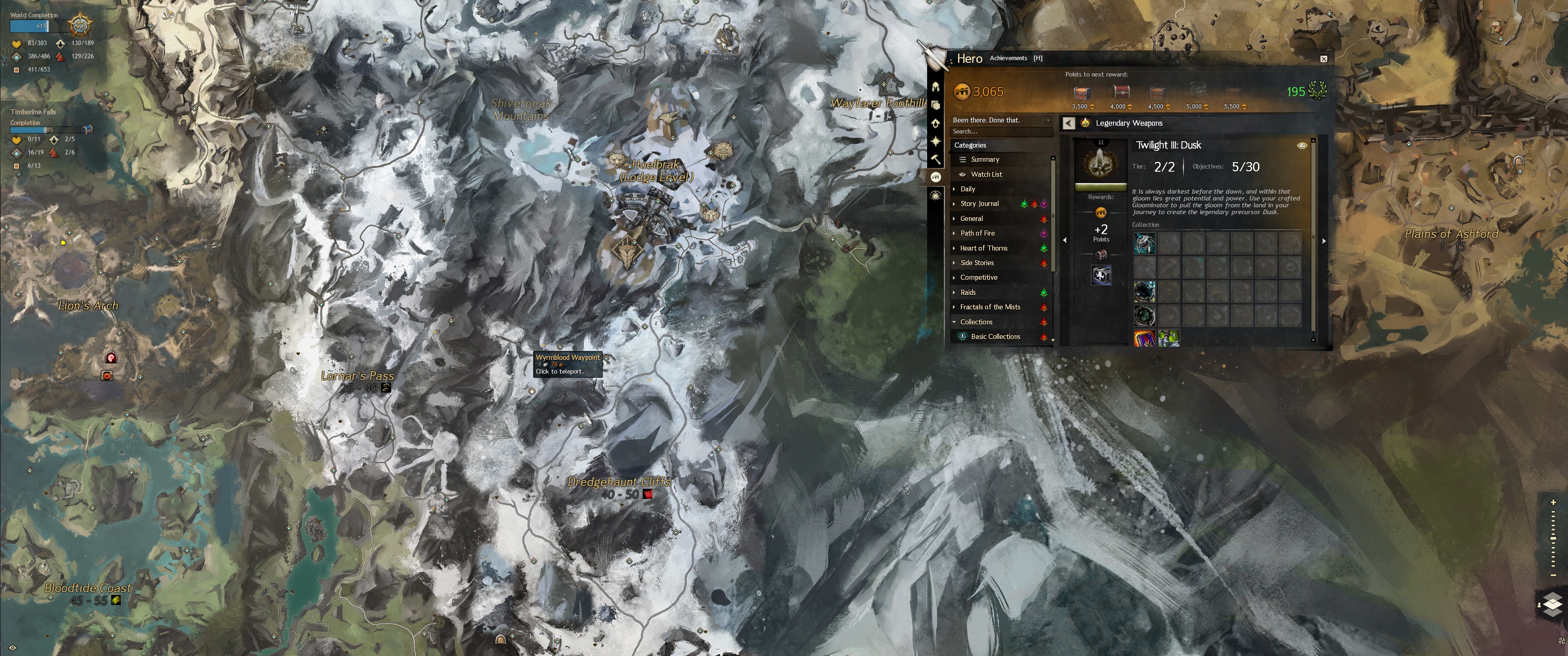
Task: Switch to the Equipment helmet tab
Action: [x=936, y=87]
